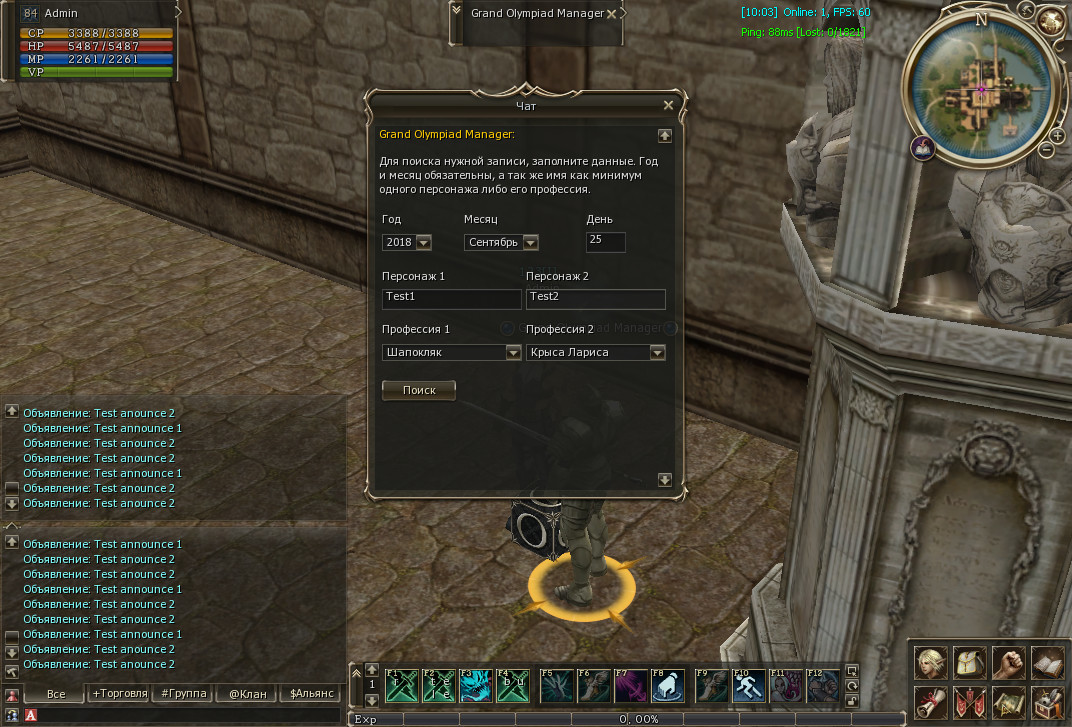
Task: Switch to the +Торговля chat tab
Action: [x=119, y=693]
